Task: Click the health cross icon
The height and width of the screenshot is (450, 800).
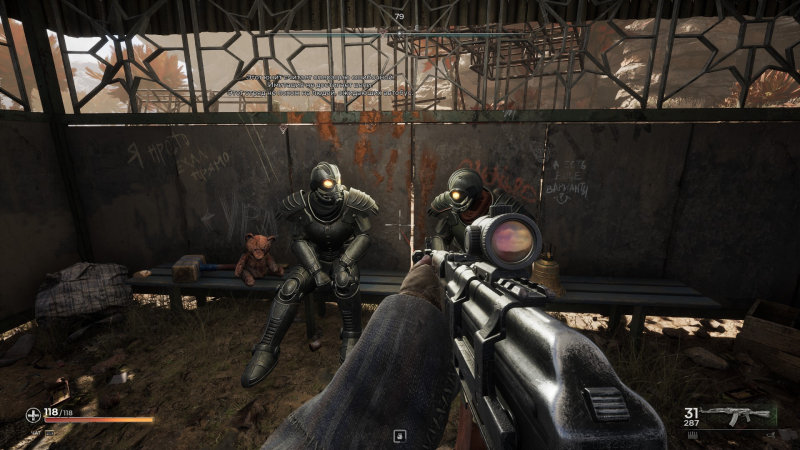Action: point(34,415)
